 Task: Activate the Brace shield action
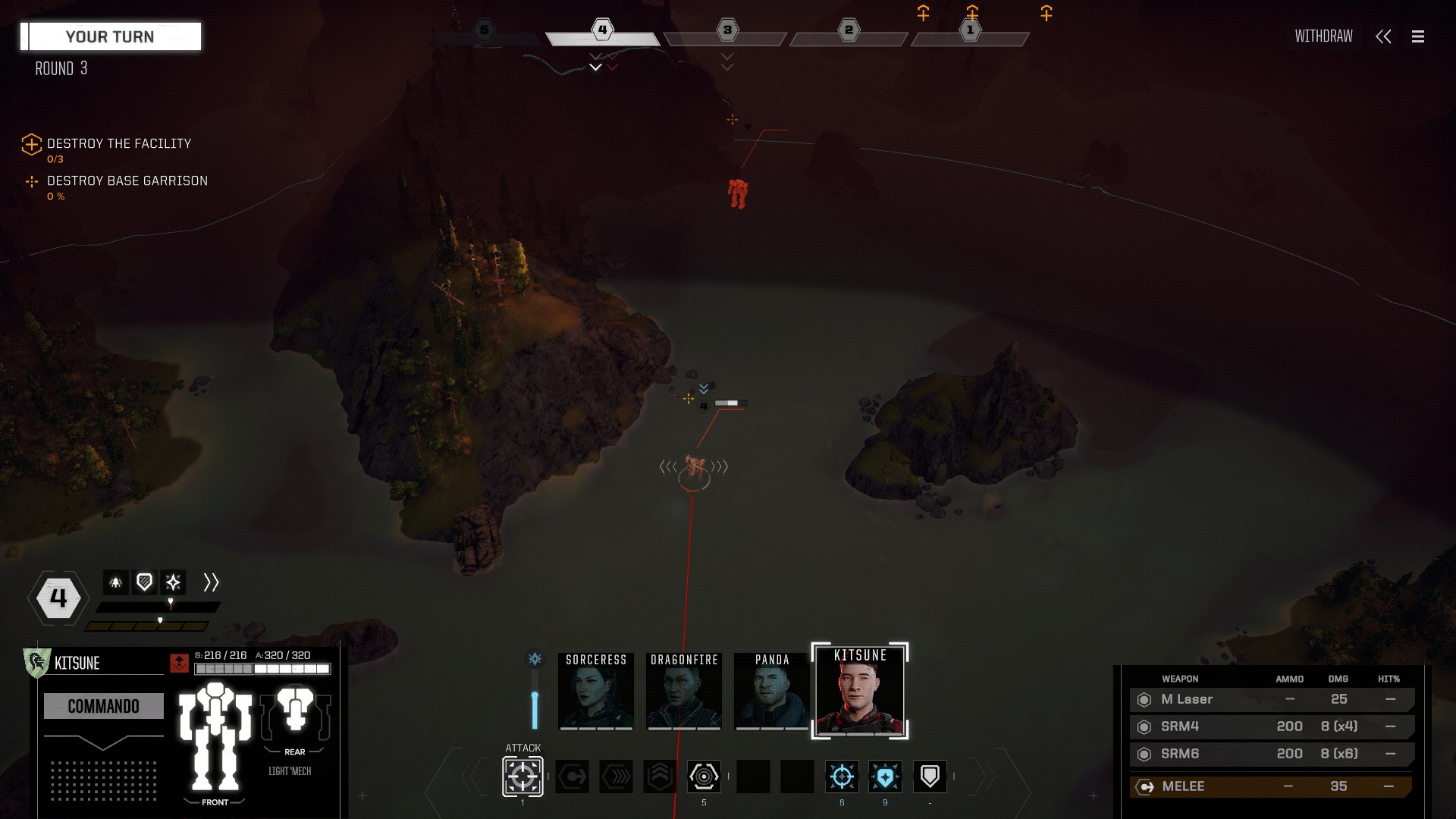click(x=930, y=777)
